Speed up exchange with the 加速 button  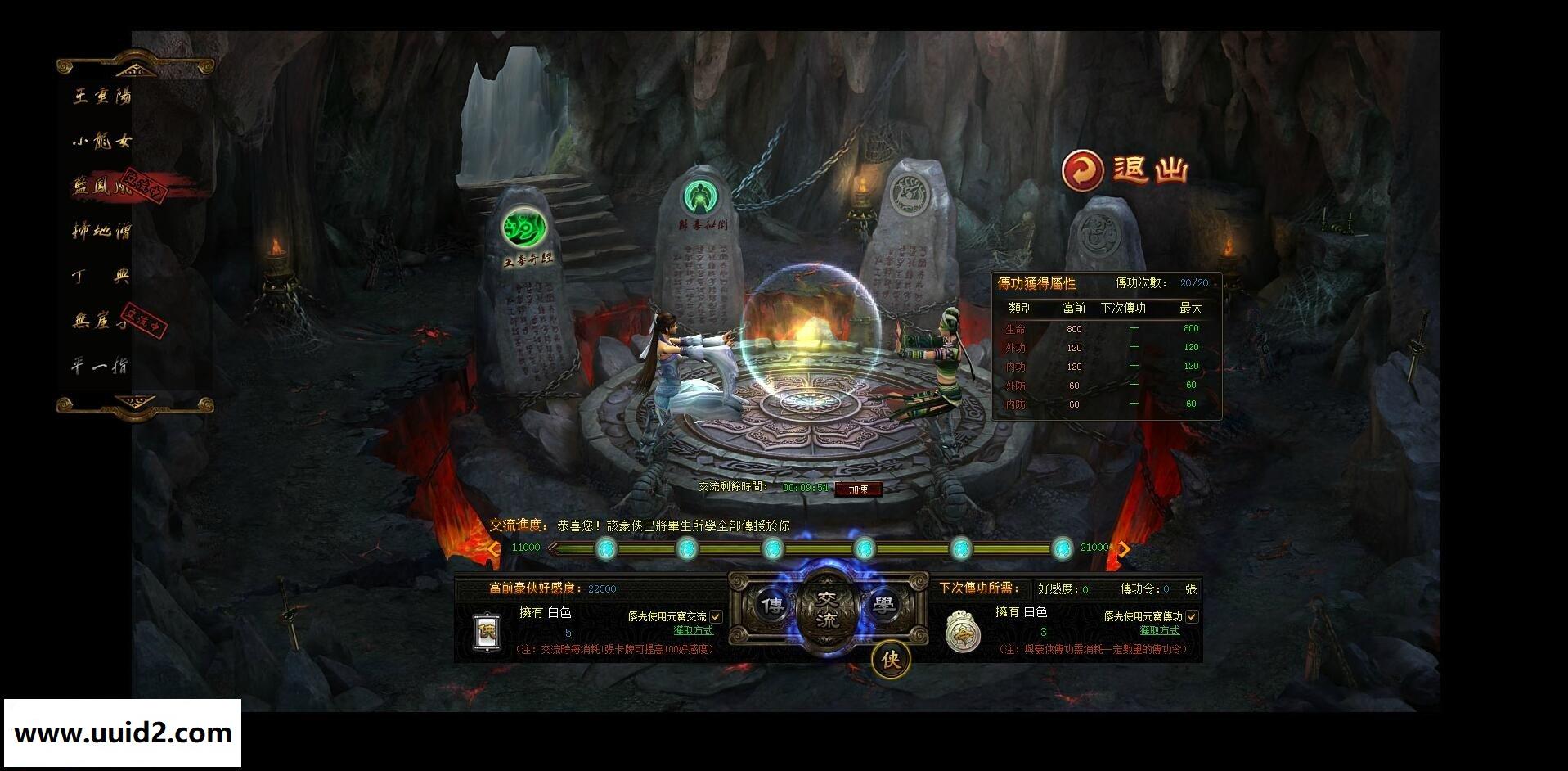click(858, 489)
